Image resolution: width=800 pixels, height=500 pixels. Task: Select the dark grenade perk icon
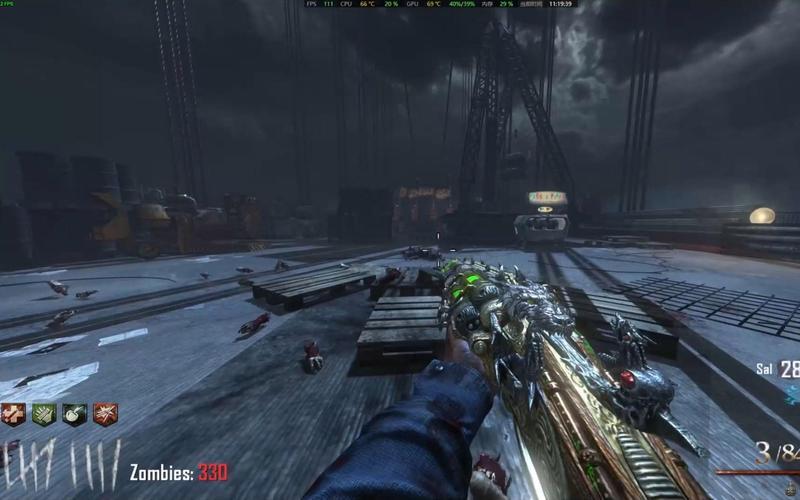tap(75, 414)
